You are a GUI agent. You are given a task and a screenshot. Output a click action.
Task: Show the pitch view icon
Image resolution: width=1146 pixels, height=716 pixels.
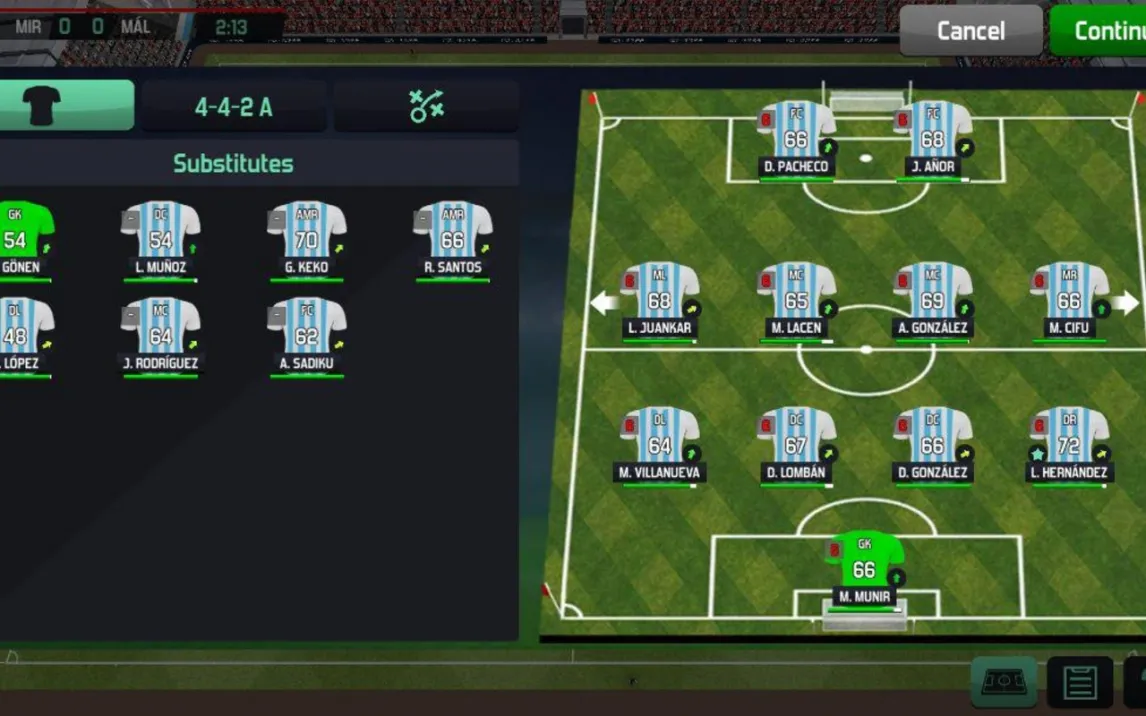[x=1003, y=682]
